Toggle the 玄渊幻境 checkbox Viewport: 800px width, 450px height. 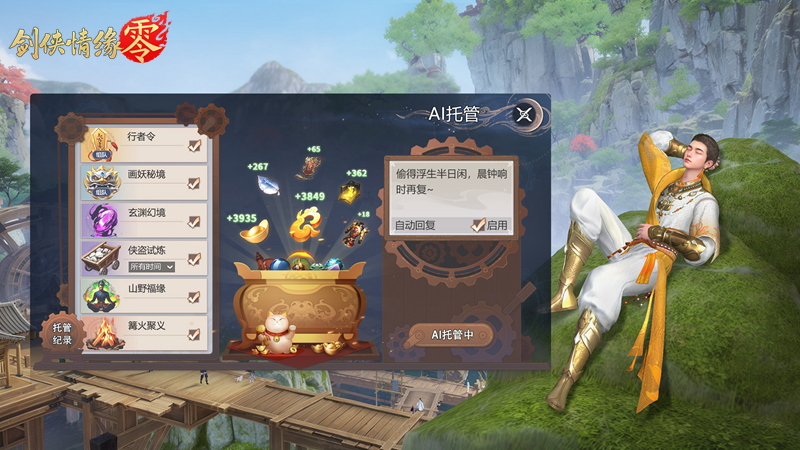tap(194, 221)
